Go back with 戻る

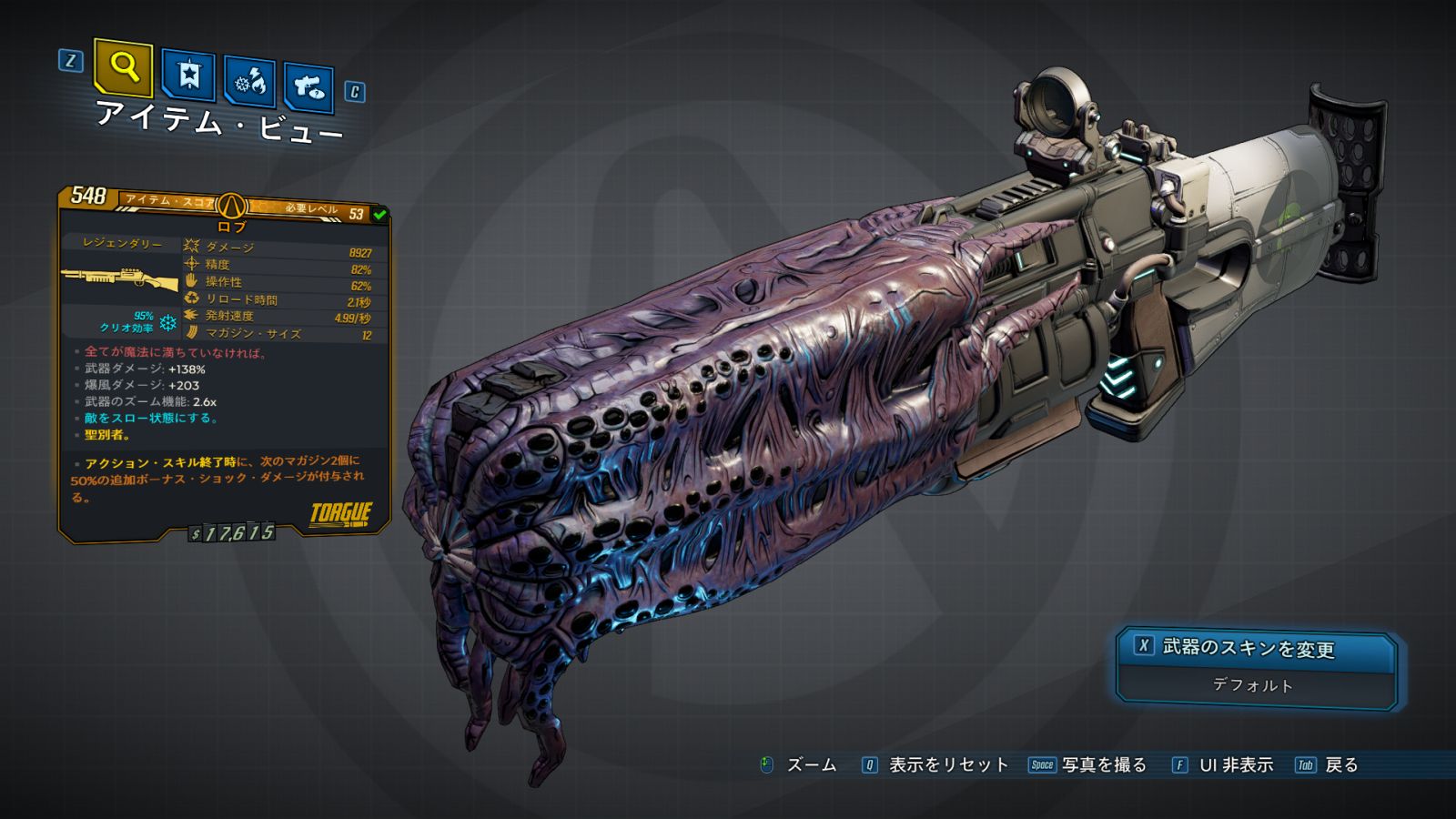coord(1340,765)
